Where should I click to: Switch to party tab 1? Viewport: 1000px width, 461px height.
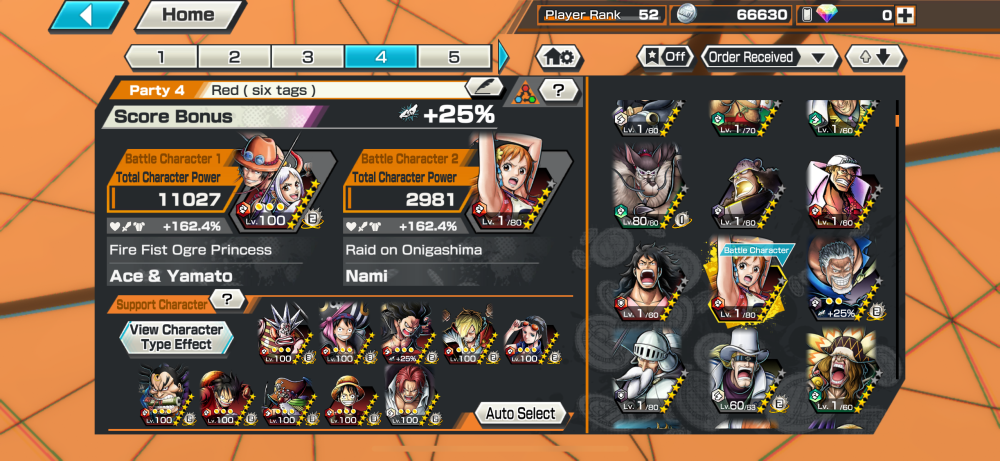coord(161,57)
